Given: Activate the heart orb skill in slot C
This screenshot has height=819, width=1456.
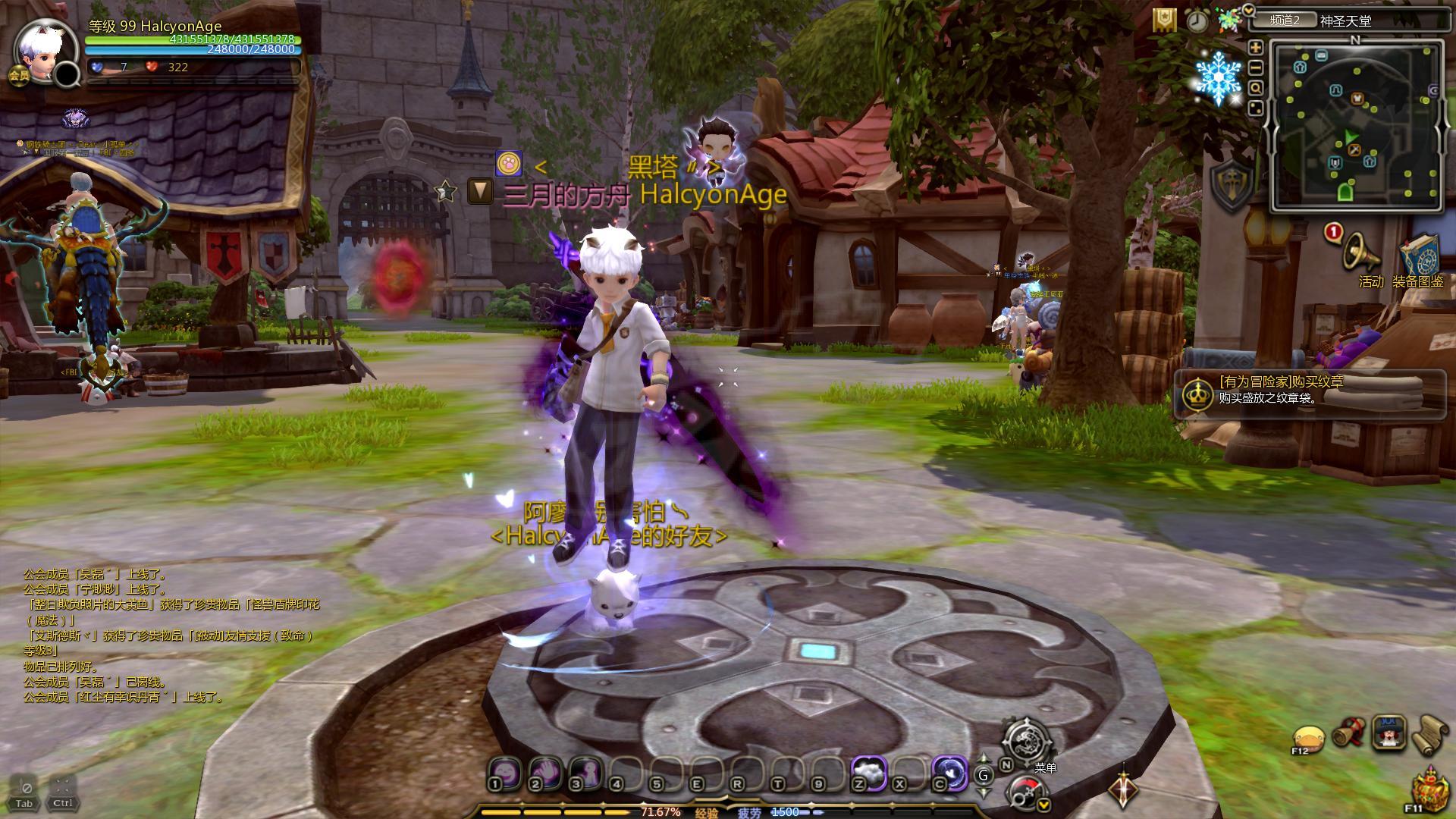Looking at the screenshot, I should [949, 772].
